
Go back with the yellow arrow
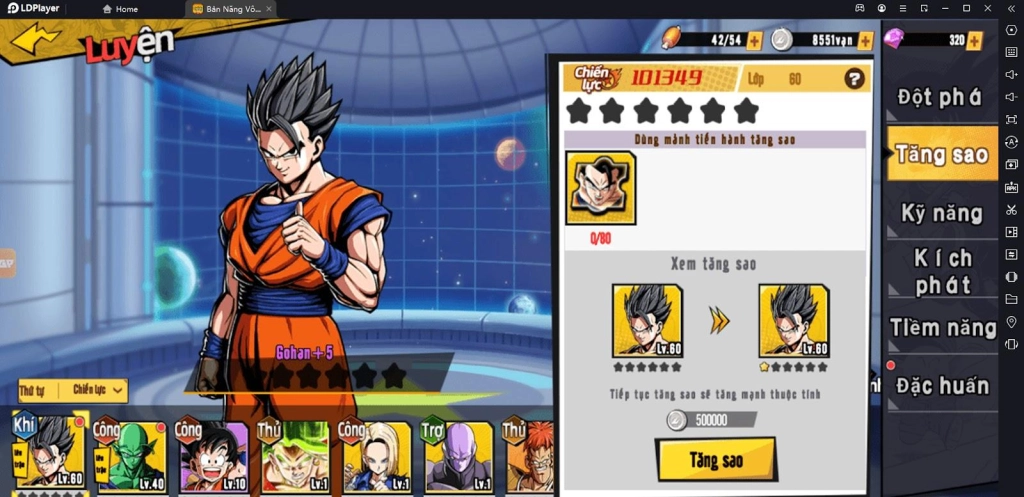coord(36,39)
